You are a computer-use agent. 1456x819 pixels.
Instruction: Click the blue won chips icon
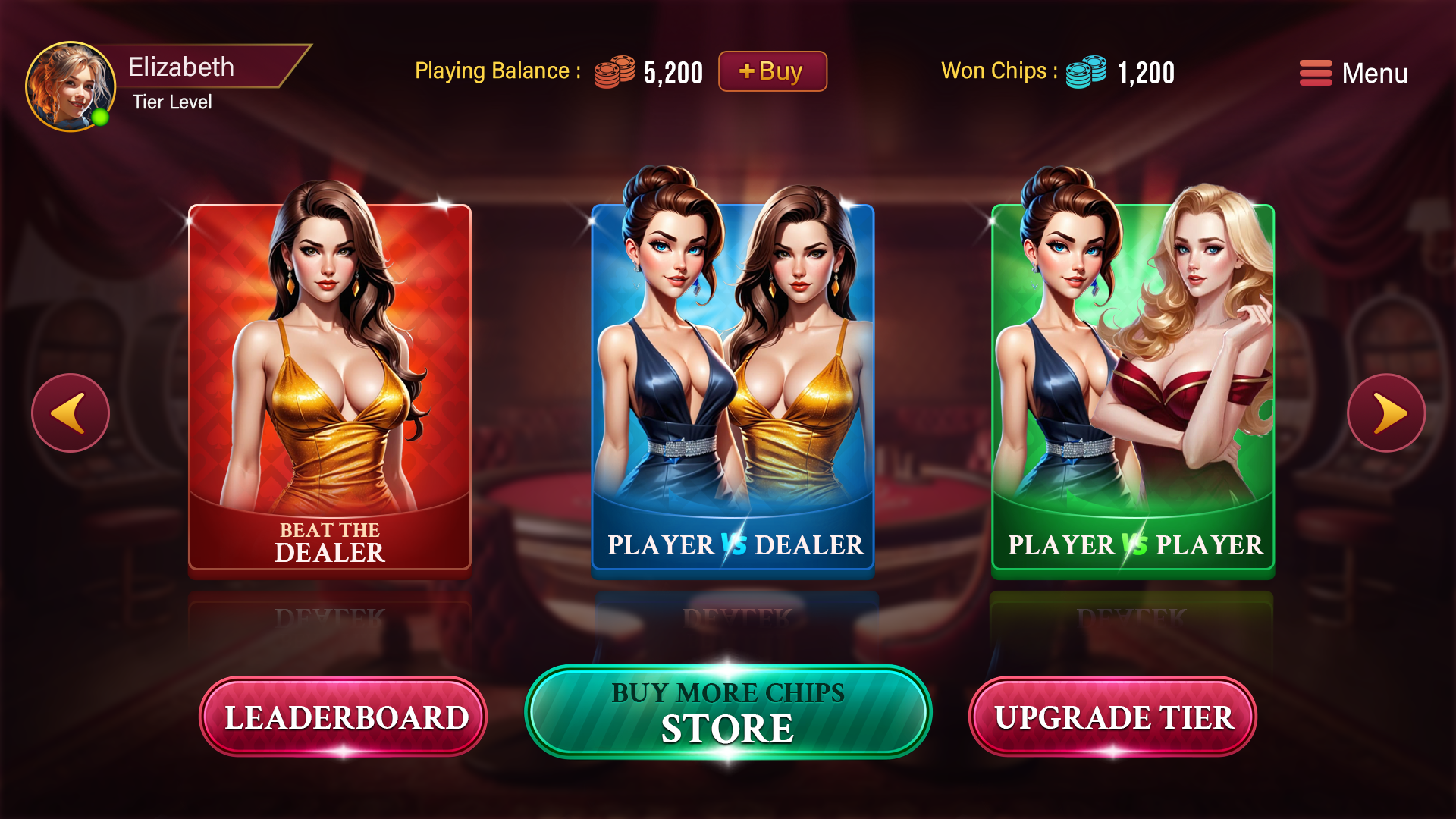click(x=1086, y=74)
